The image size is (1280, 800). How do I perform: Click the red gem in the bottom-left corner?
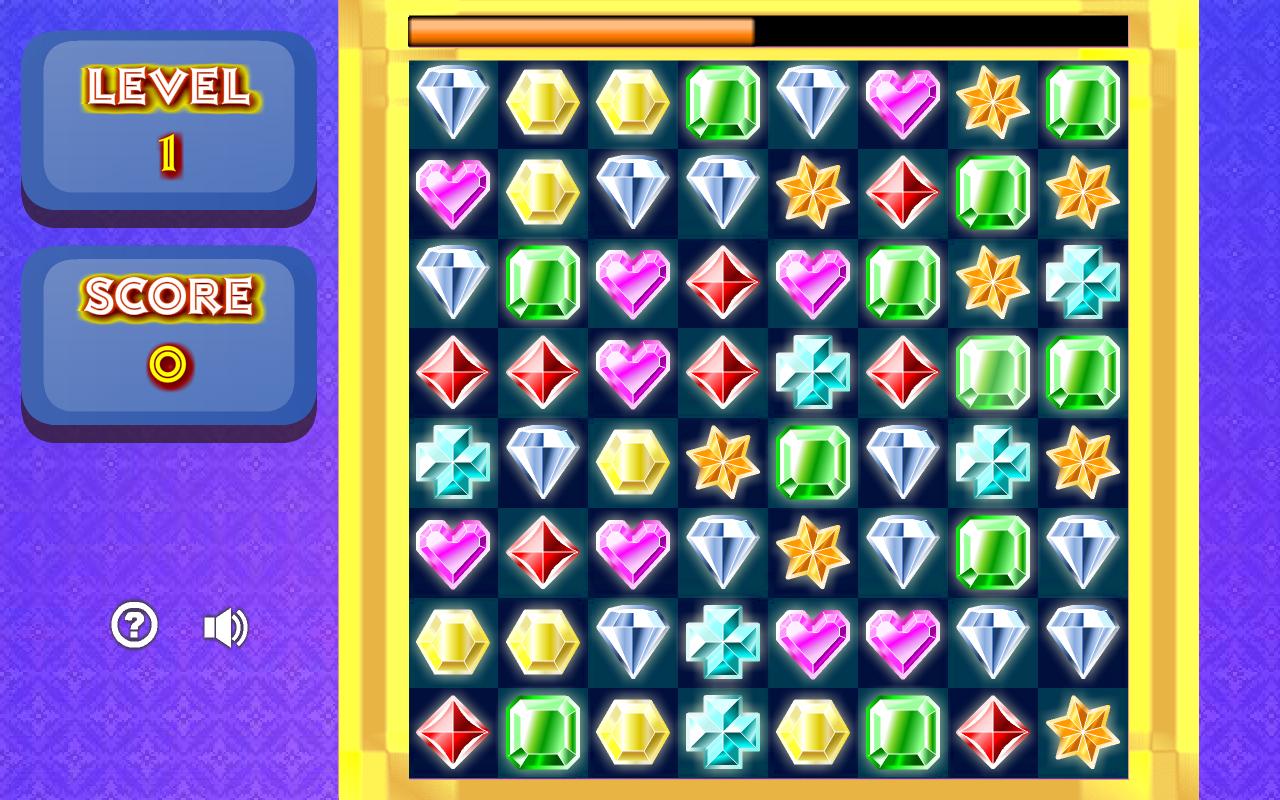(x=453, y=732)
